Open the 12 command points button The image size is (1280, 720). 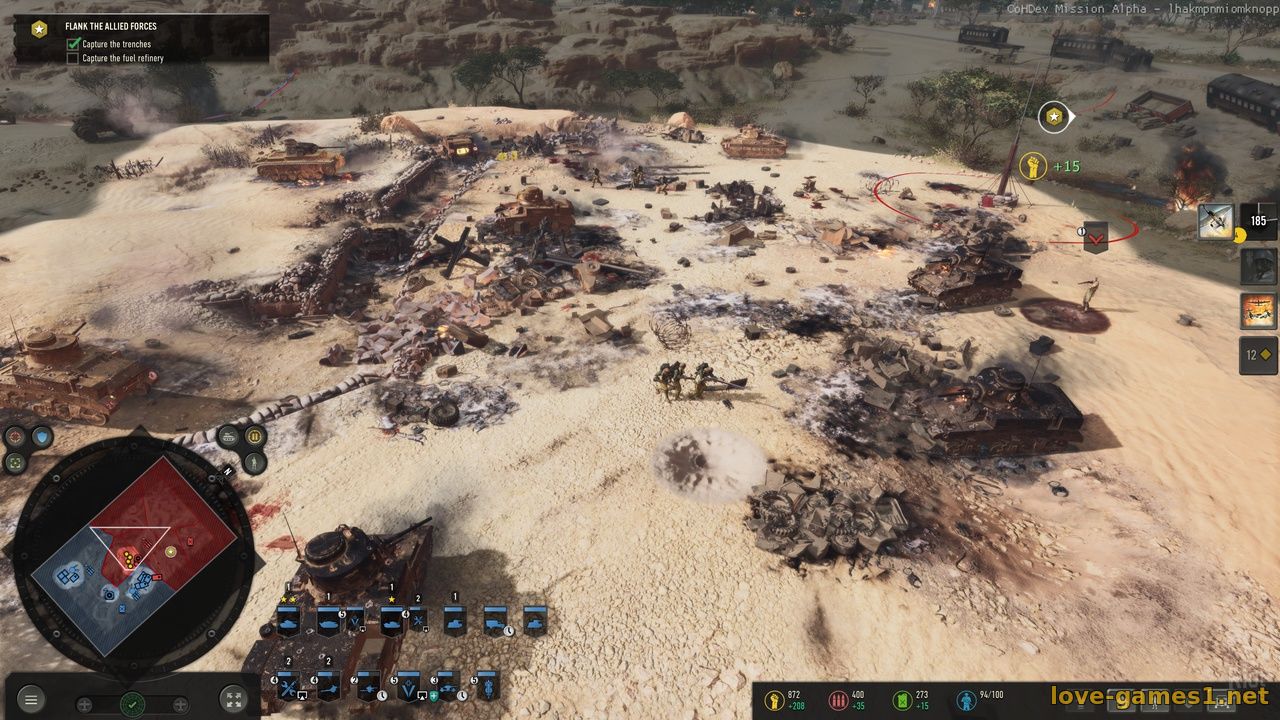(x=1258, y=355)
